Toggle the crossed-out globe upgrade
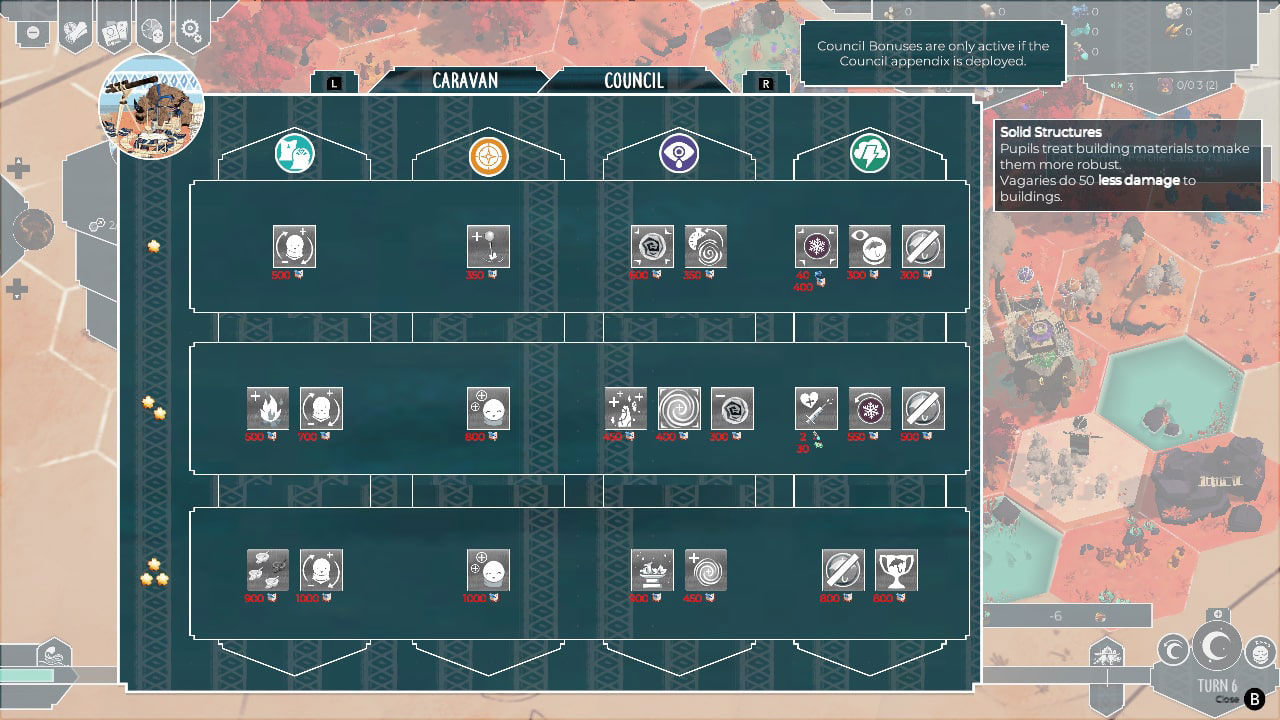 click(922, 247)
